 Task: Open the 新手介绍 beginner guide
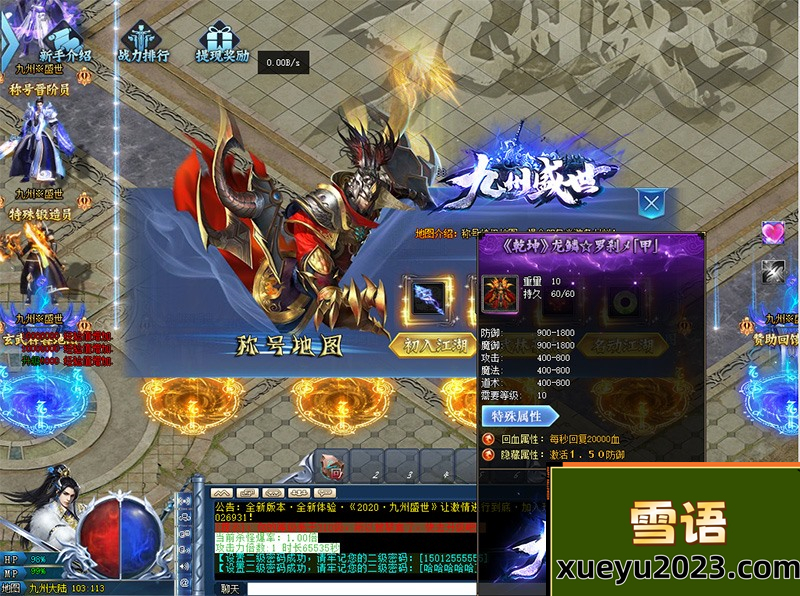pyautogui.click(x=65, y=40)
